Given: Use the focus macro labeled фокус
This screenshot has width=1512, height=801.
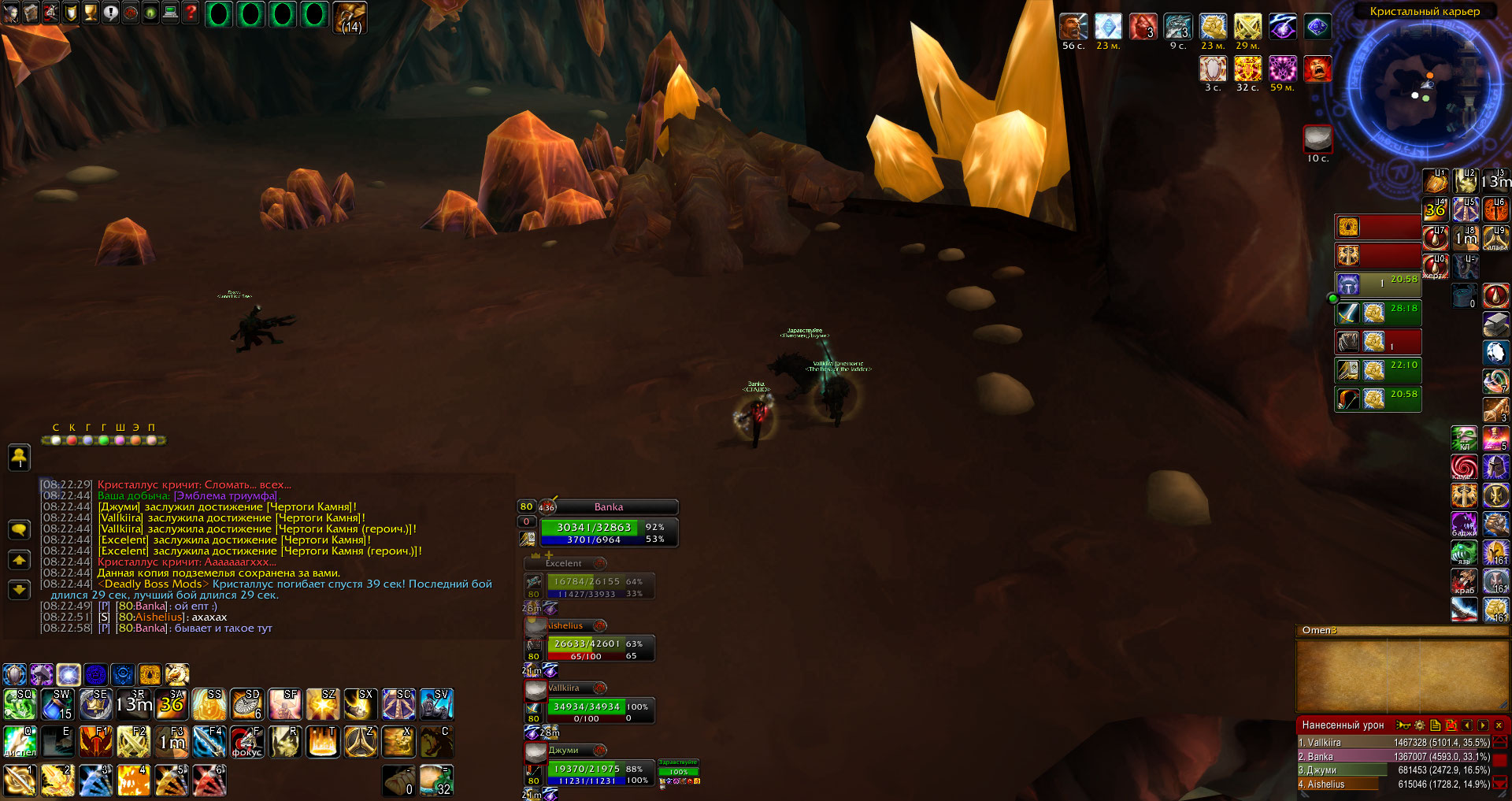Looking at the screenshot, I should pyautogui.click(x=246, y=742).
